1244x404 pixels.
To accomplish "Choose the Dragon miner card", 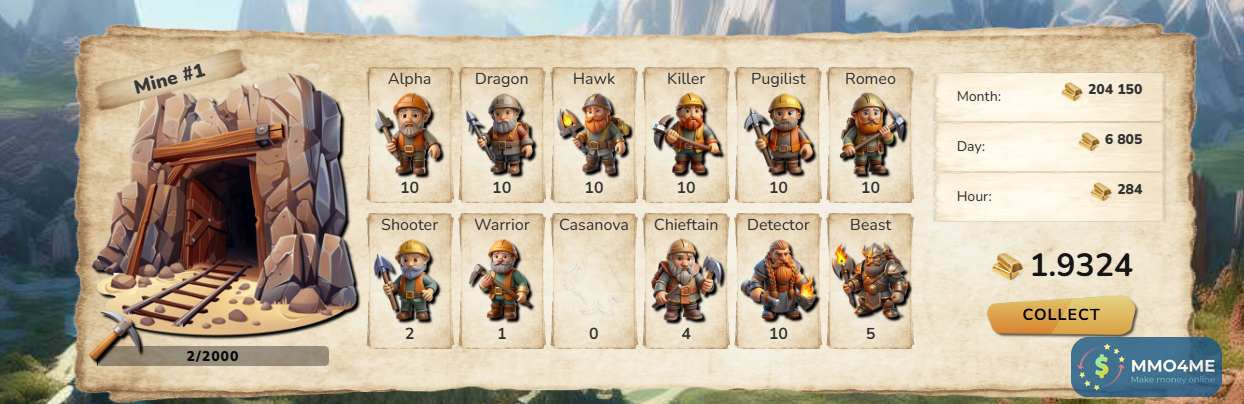I will click(x=502, y=134).
